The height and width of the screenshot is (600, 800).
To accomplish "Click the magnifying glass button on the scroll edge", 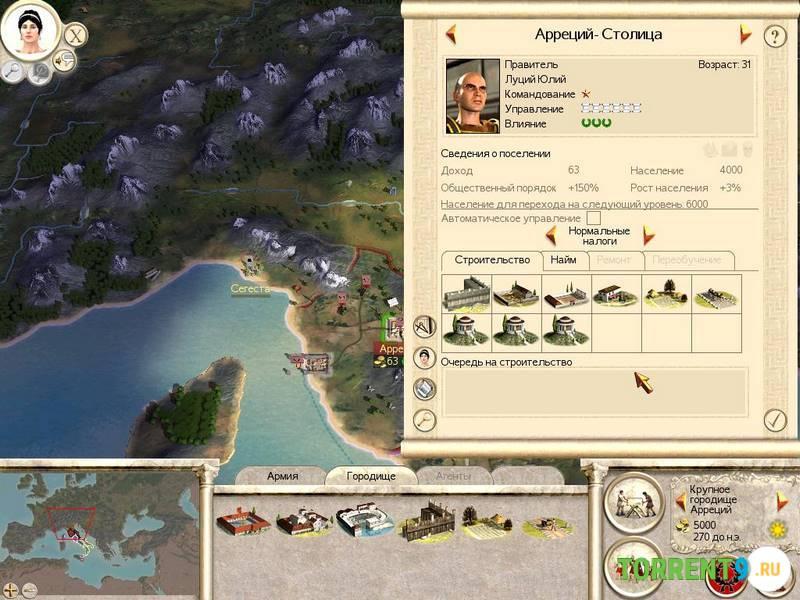I will click(425, 420).
